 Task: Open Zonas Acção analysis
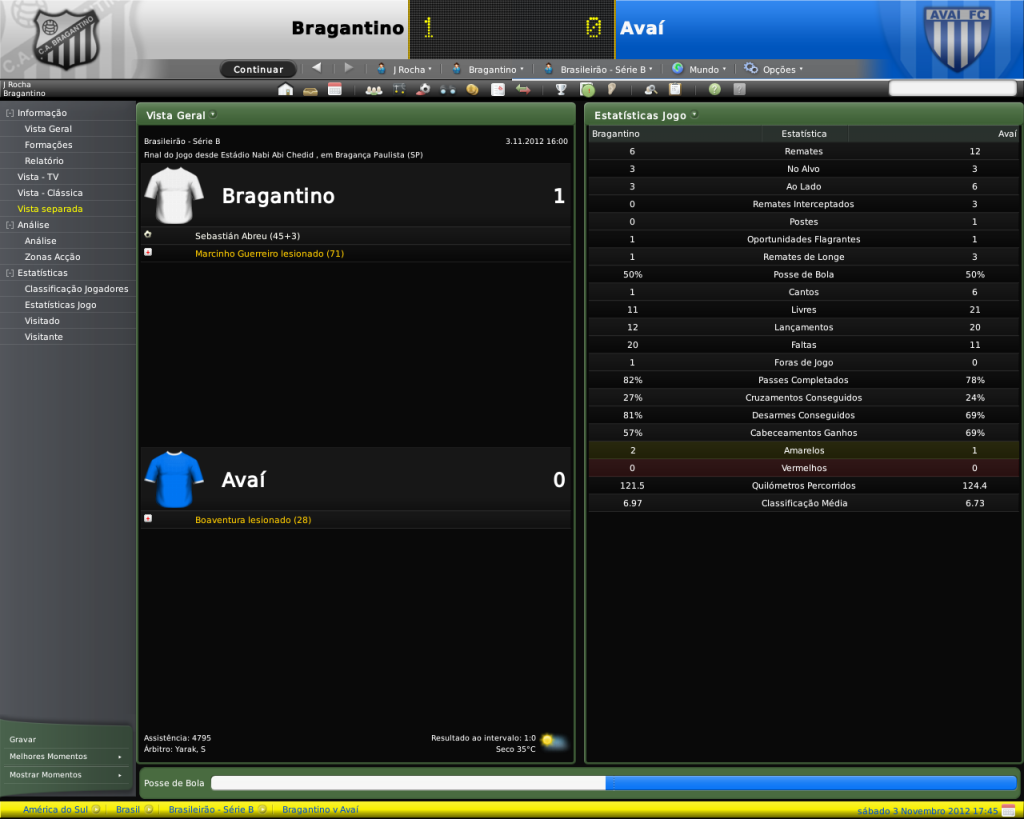coord(52,257)
